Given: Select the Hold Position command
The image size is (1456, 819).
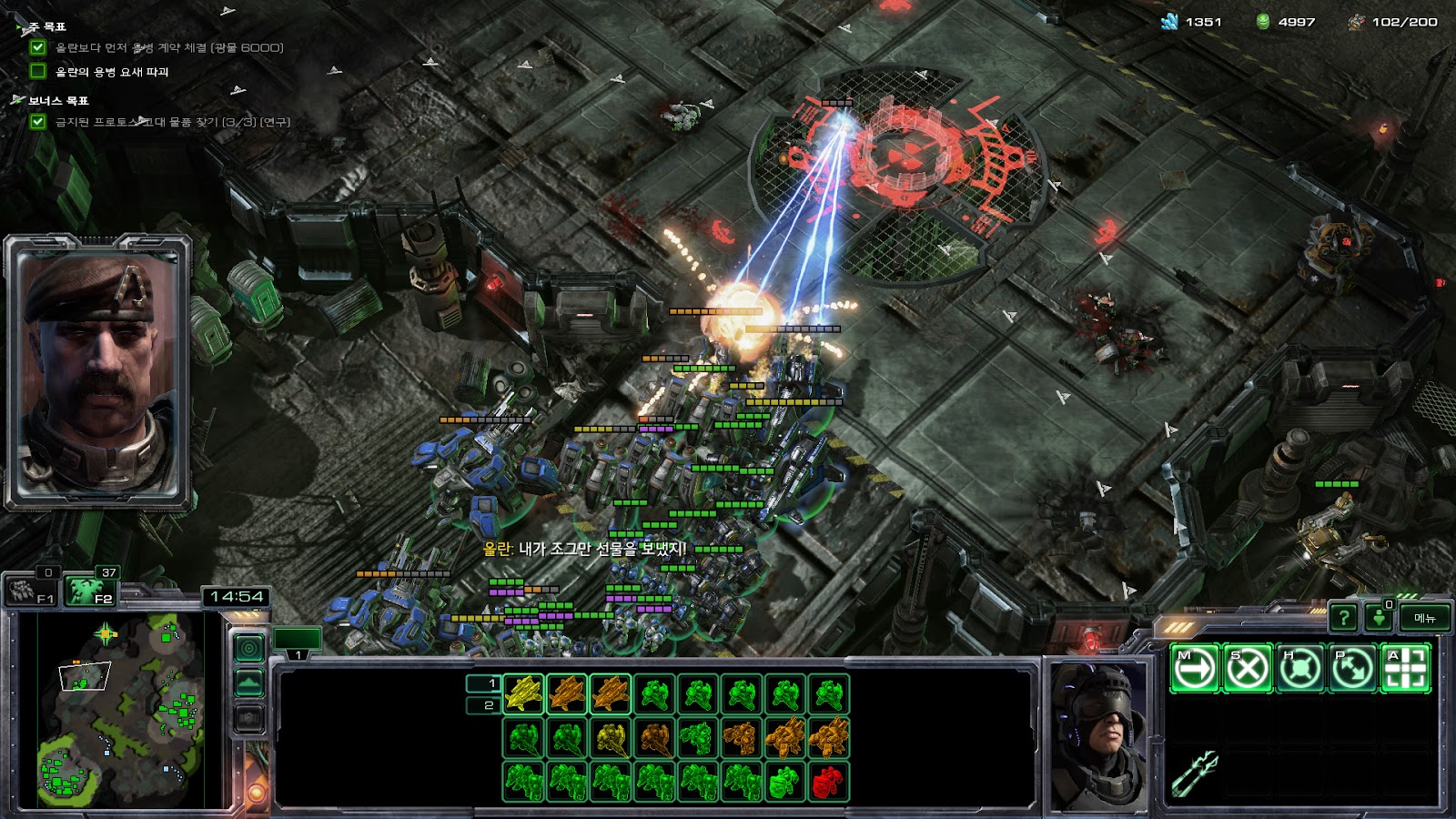Looking at the screenshot, I should 1299,669.
